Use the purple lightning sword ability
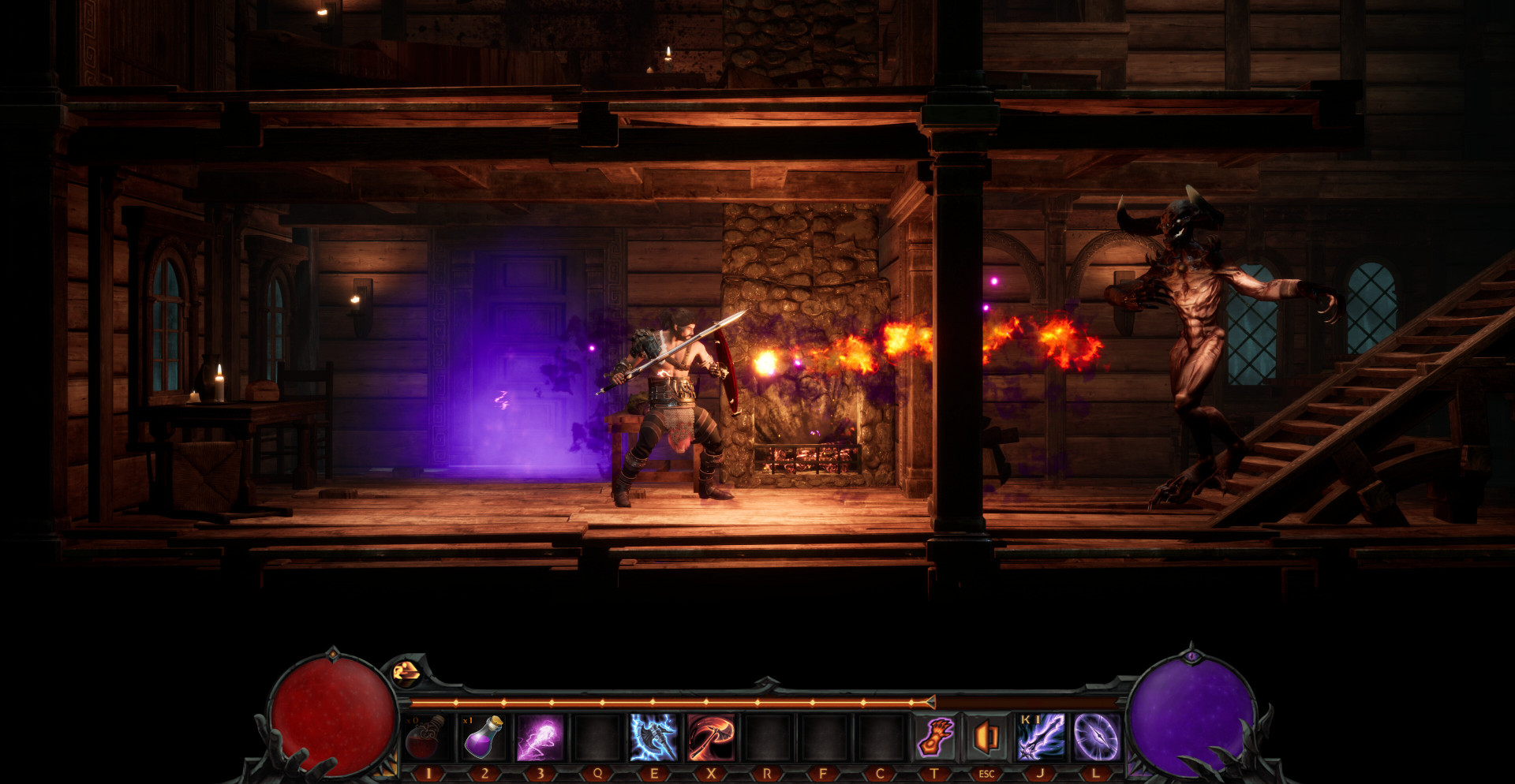Screen dimensions: 1515x784 1041,737
